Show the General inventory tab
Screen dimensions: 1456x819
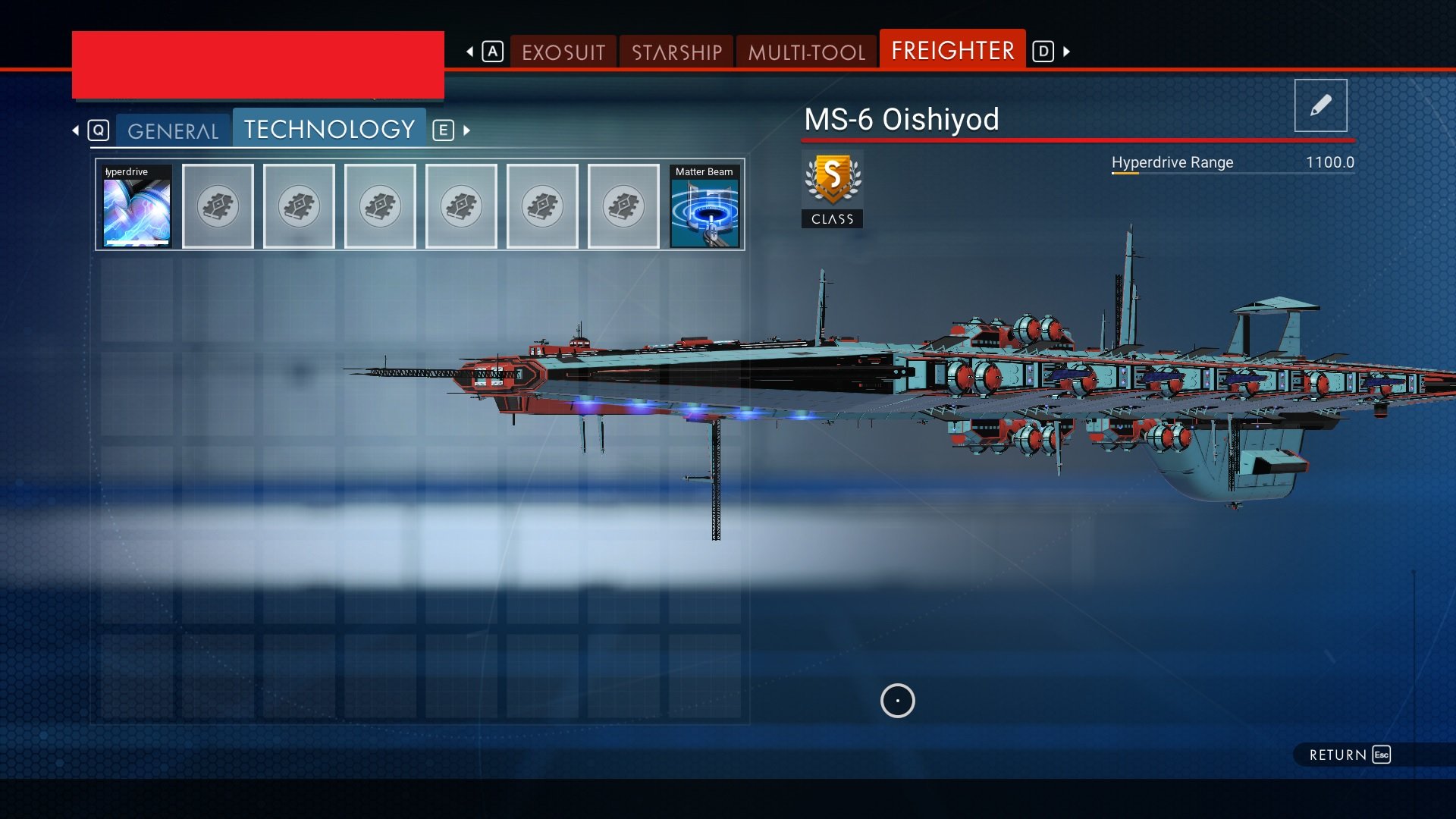click(173, 131)
